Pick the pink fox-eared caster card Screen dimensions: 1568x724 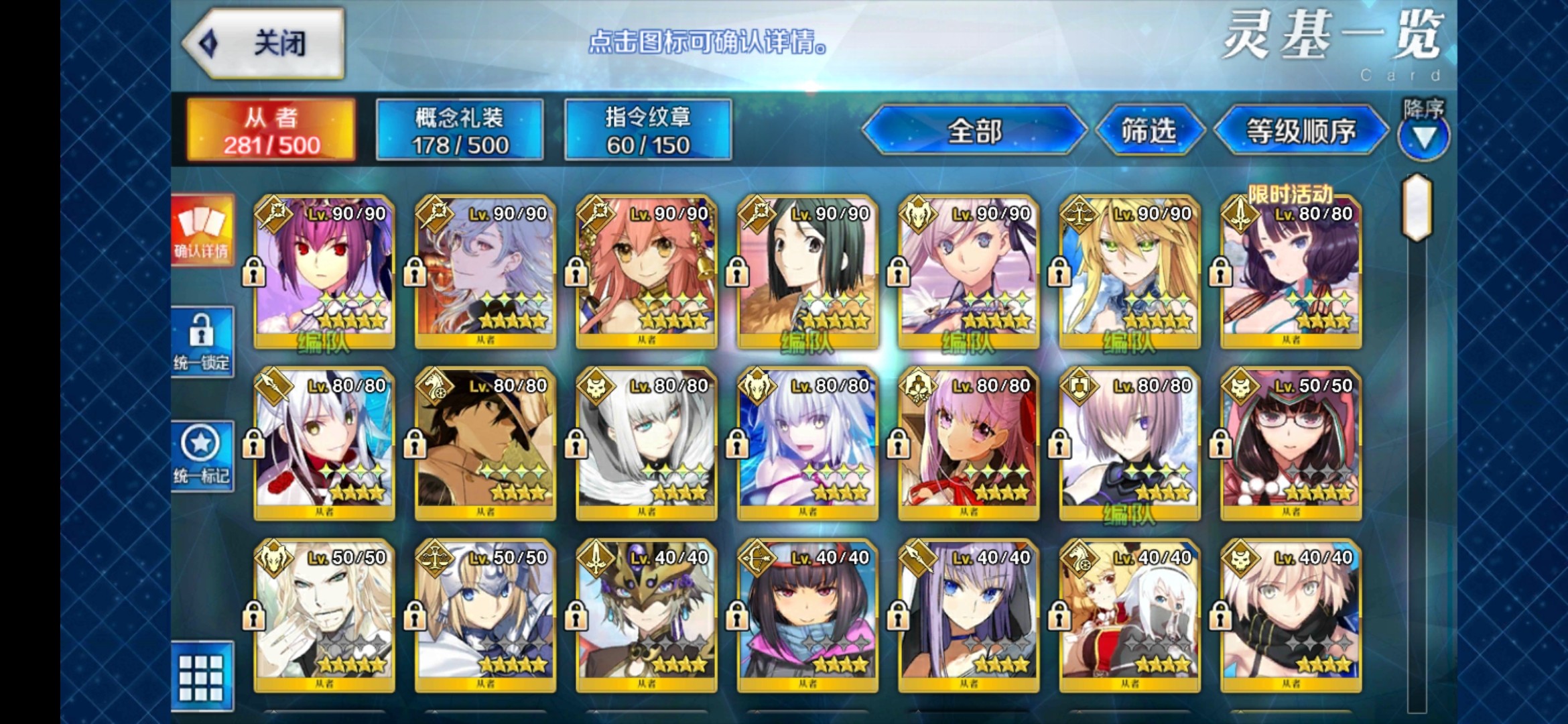647,271
